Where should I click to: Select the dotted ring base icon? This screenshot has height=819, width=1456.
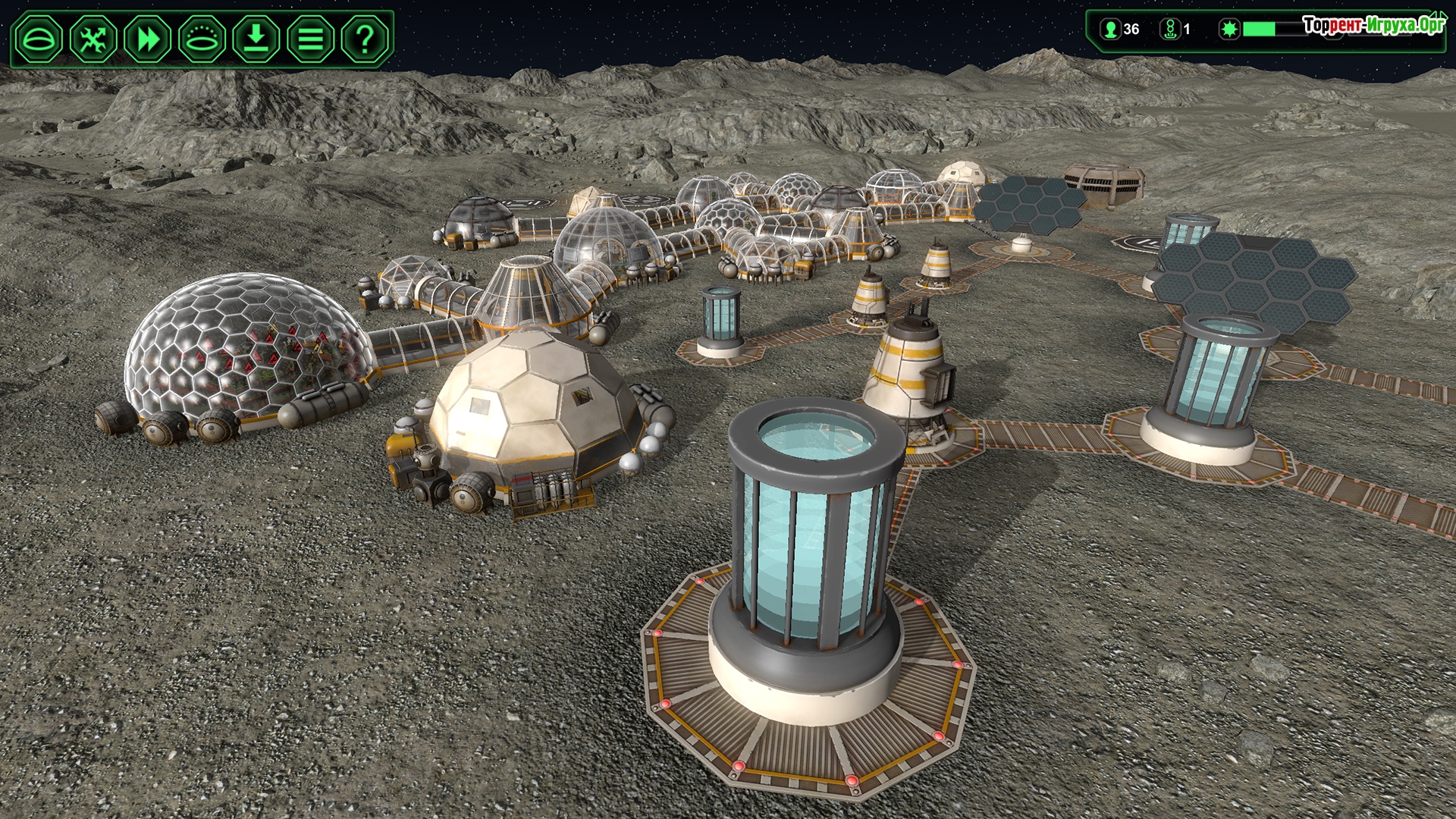click(202, 38)
